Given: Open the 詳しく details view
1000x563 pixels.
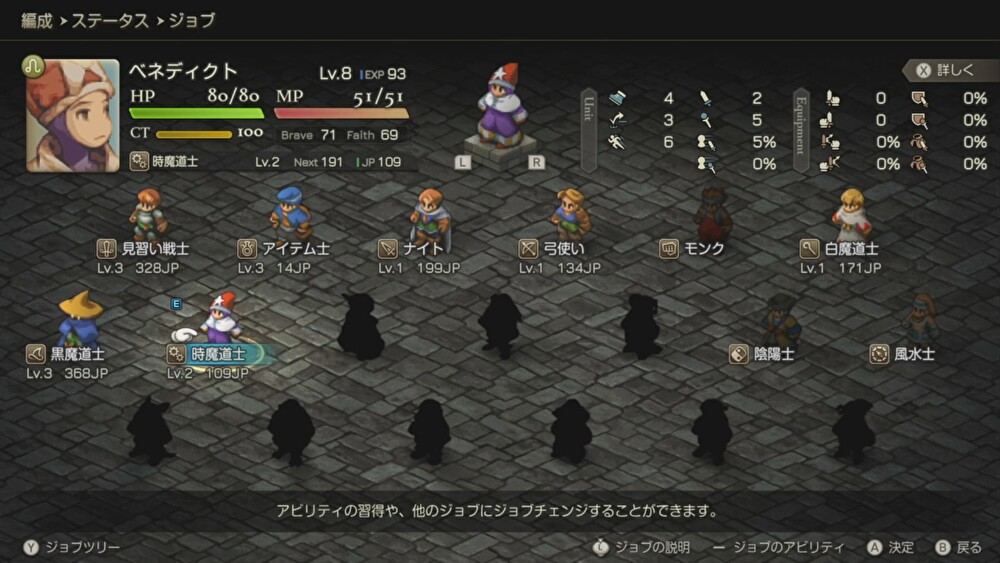Looking at the screenshot, I should pyautogui.click(x=945, y=70).
